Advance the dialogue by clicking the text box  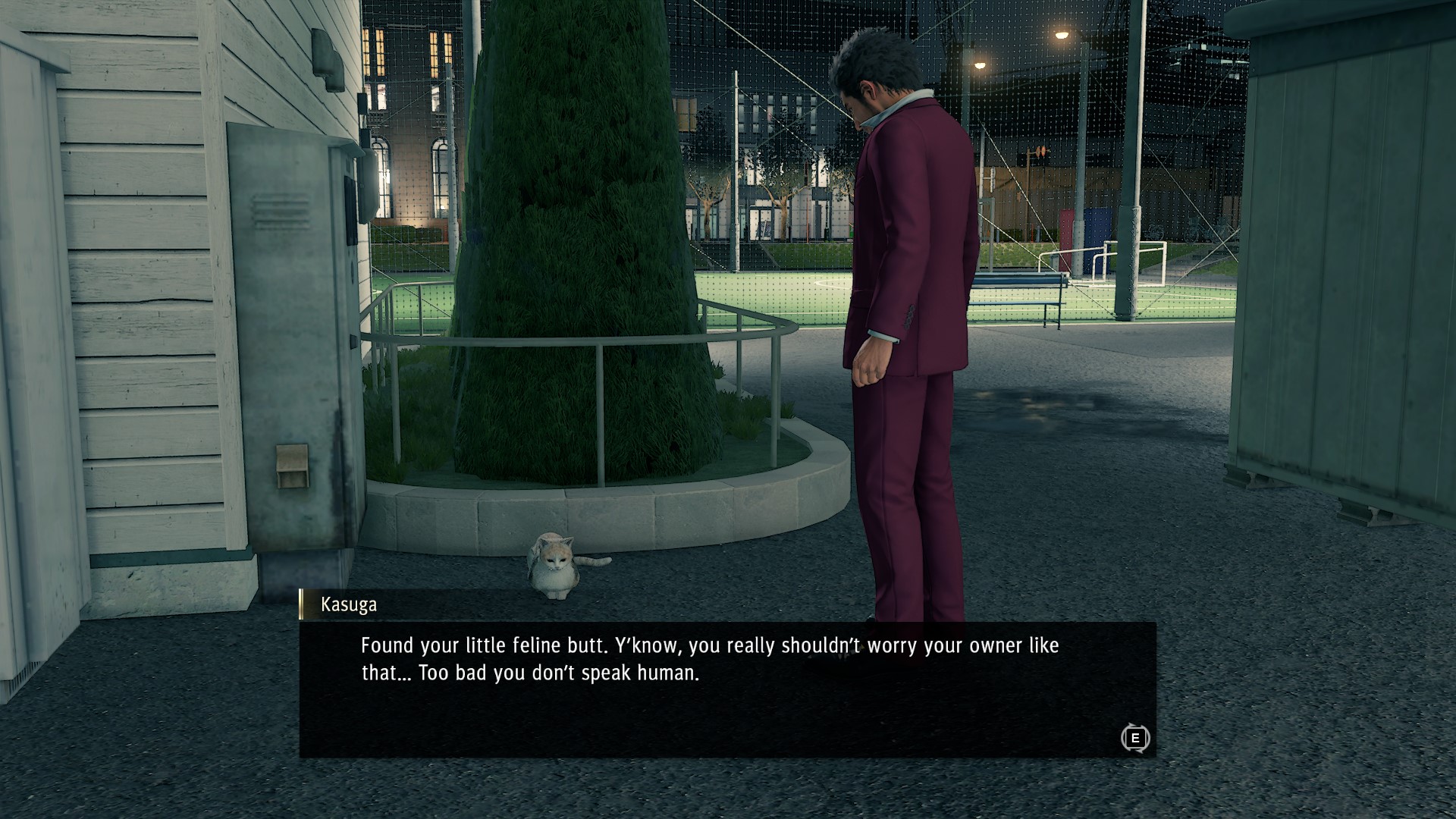coord(728,705)
